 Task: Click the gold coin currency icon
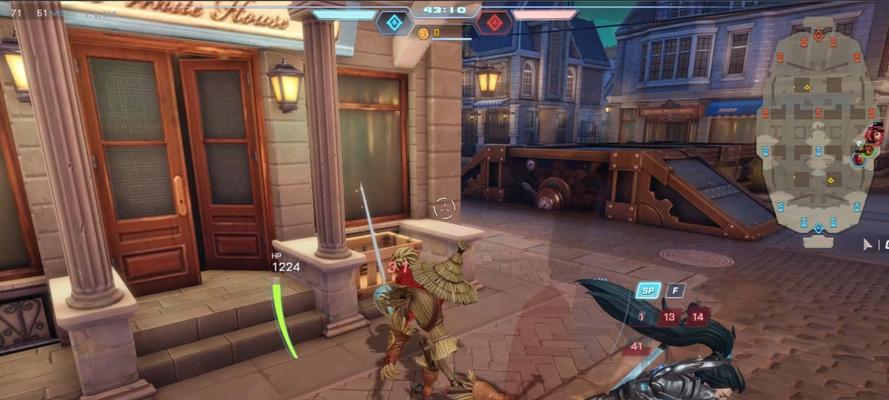422,33
